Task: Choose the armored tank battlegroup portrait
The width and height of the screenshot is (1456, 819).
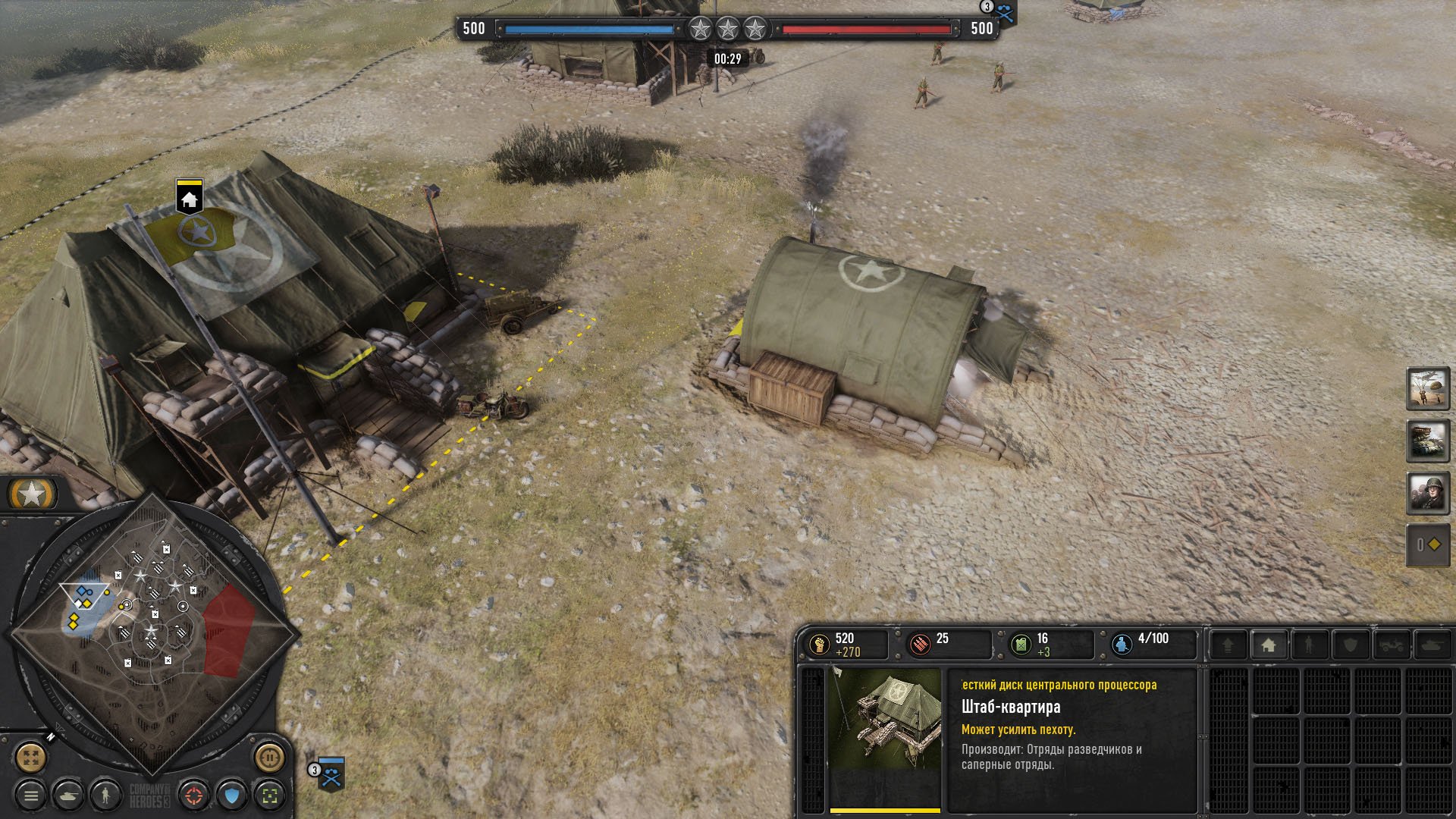Action: (1428, 441)
